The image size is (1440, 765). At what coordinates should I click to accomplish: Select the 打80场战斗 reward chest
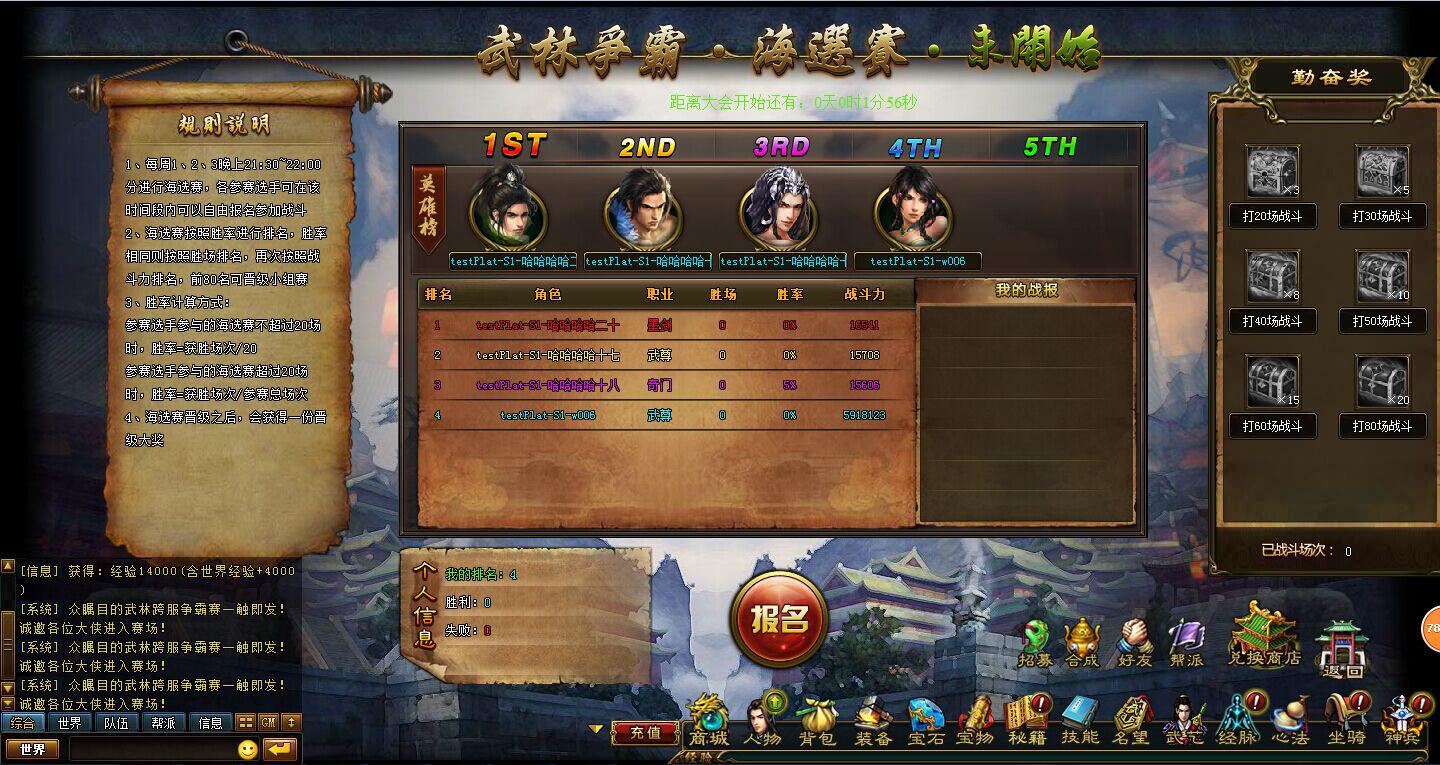click(x=1382, y=382)
